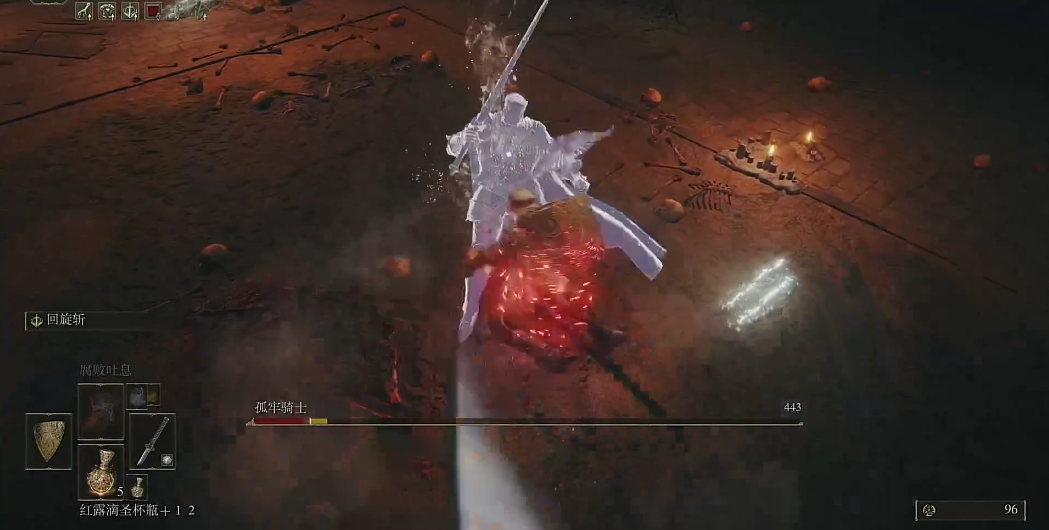Click the red square status effect icon
The image size is (1049, 530).
pos(153,11)
